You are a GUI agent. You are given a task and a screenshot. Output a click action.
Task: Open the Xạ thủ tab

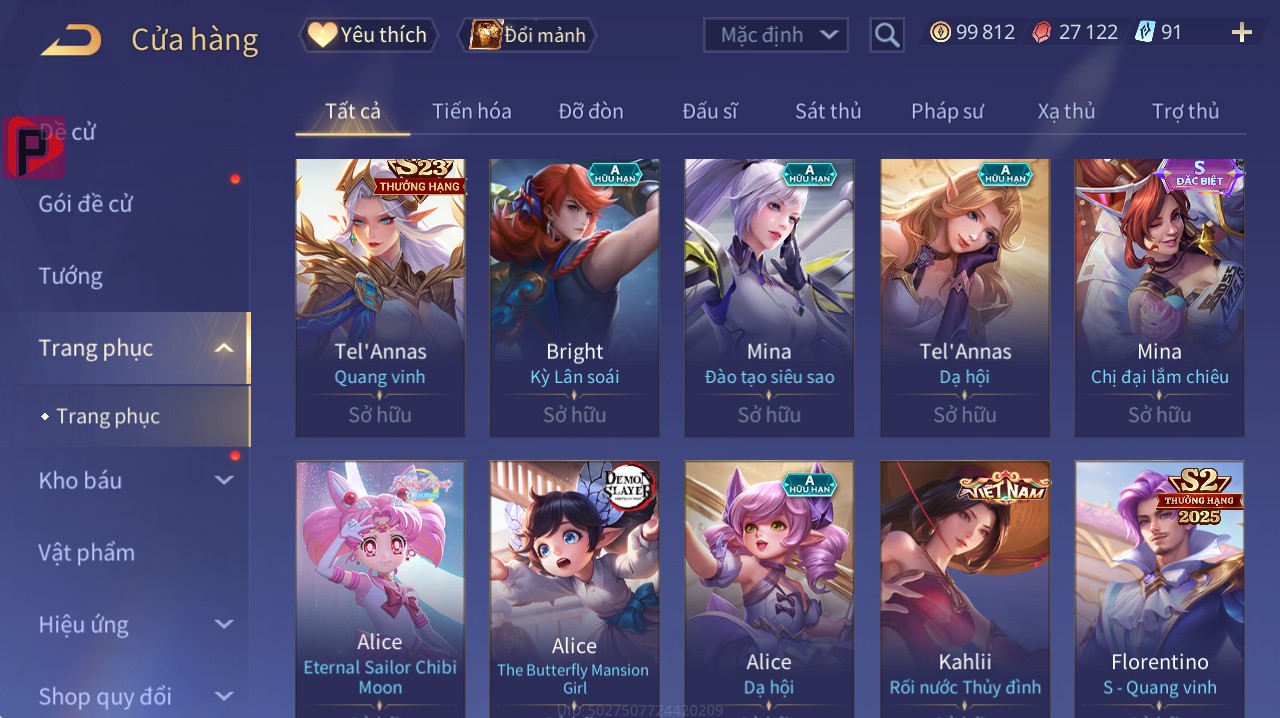(x=1066, y=111)
